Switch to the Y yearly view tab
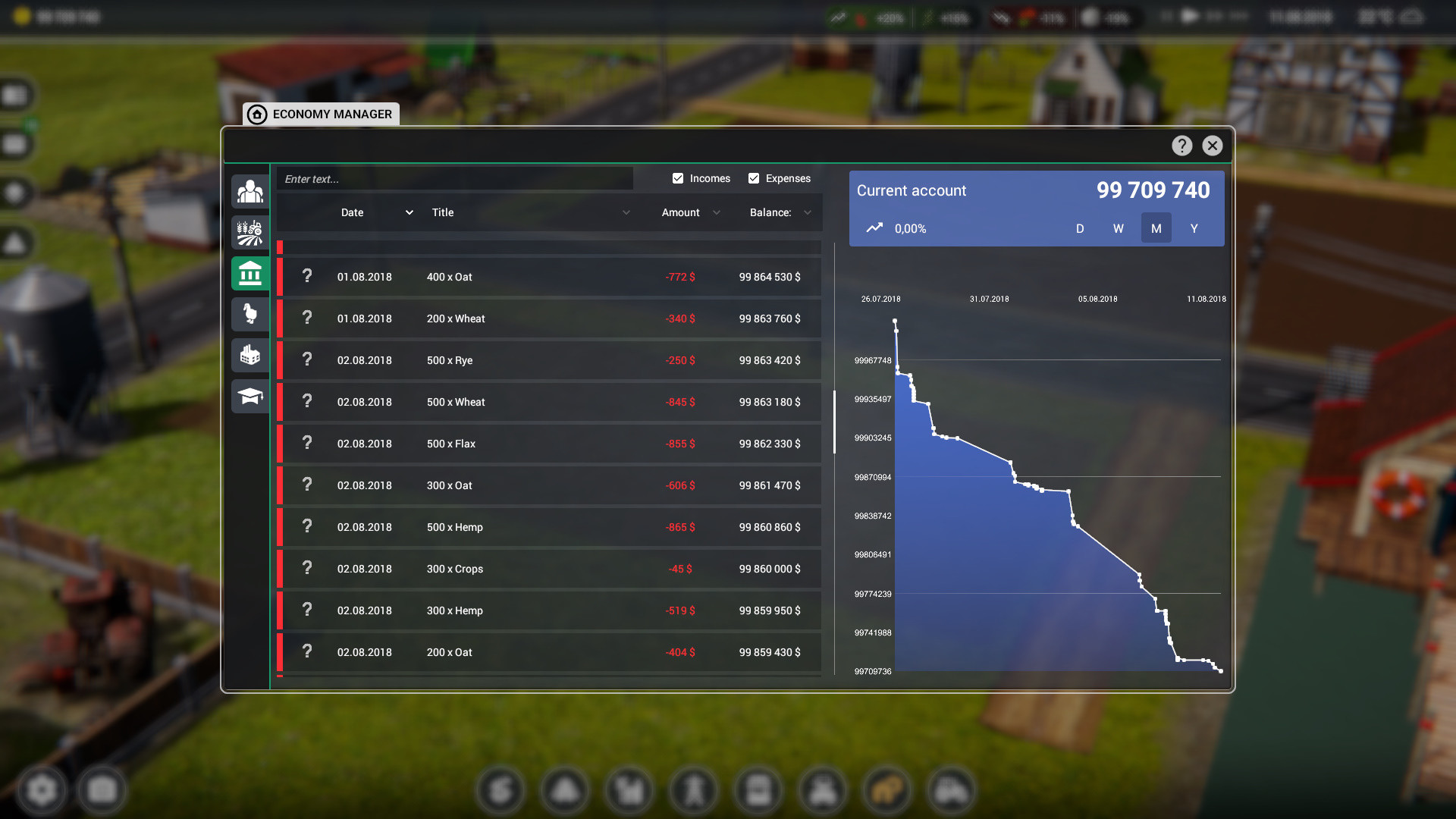The height and width of the screenshot is (819, 1456). pos(1194,228)
